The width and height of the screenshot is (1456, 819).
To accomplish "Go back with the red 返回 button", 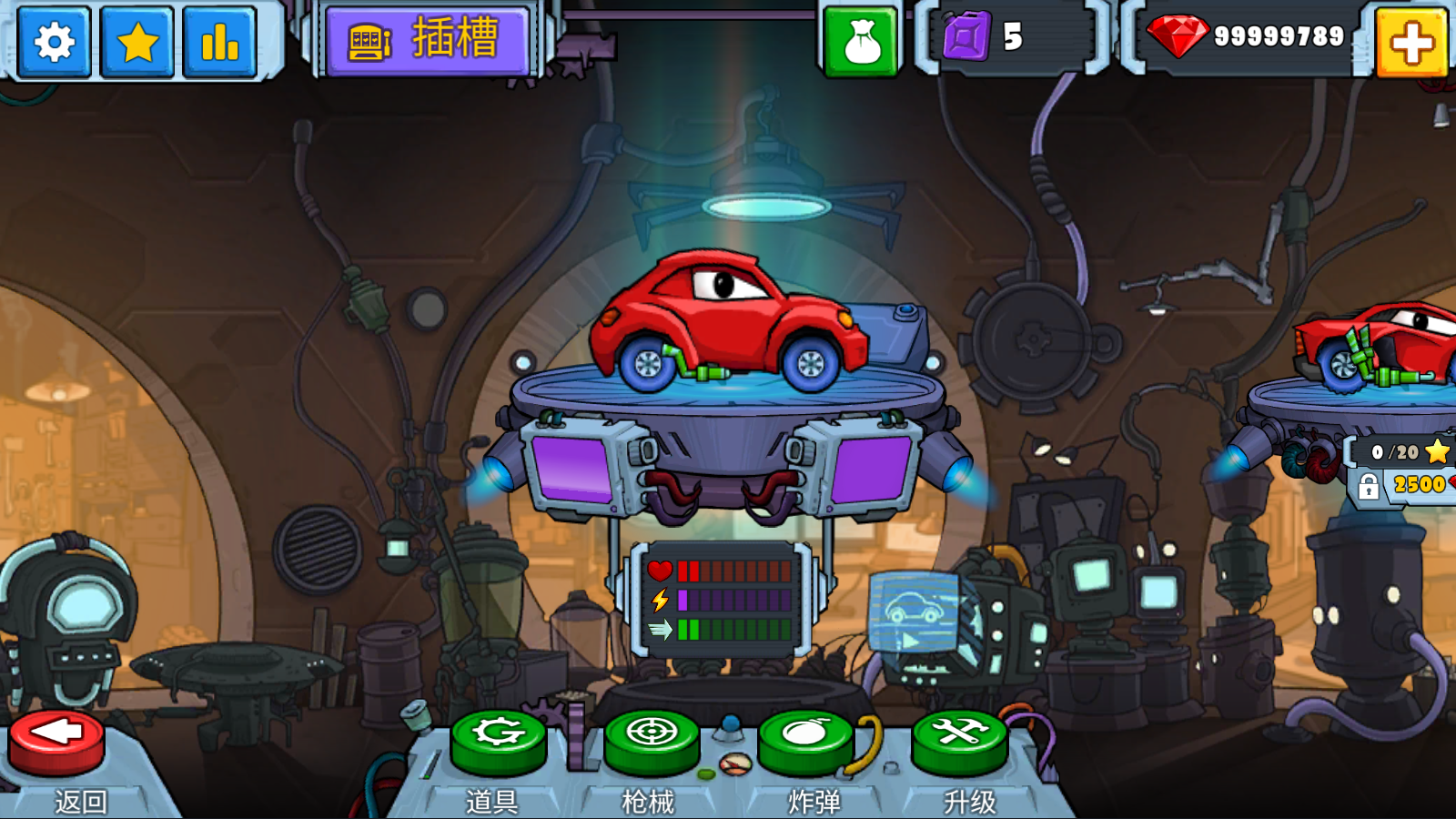I will (x=56, y=739).
